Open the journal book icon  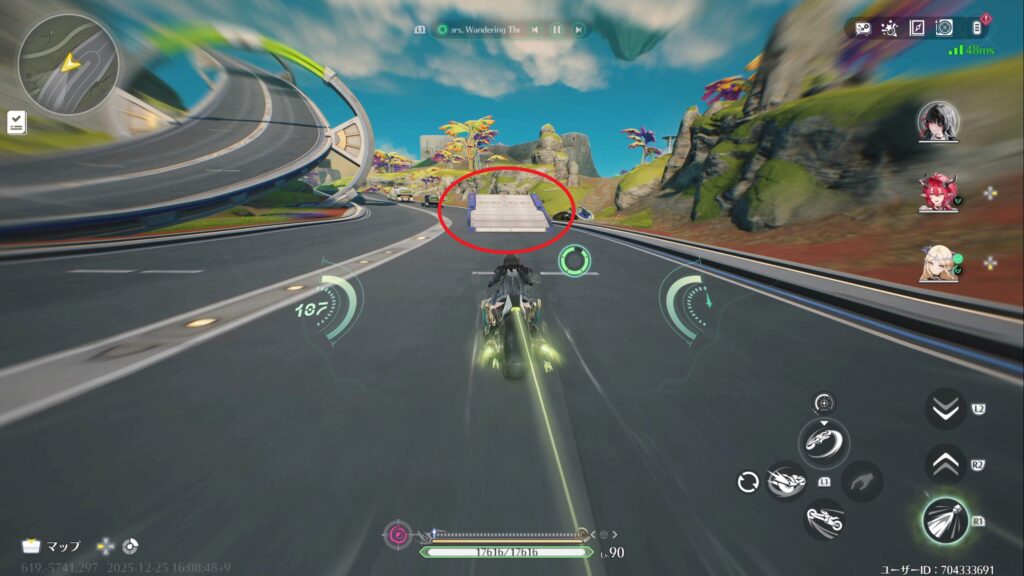click(x=916, y=28)
